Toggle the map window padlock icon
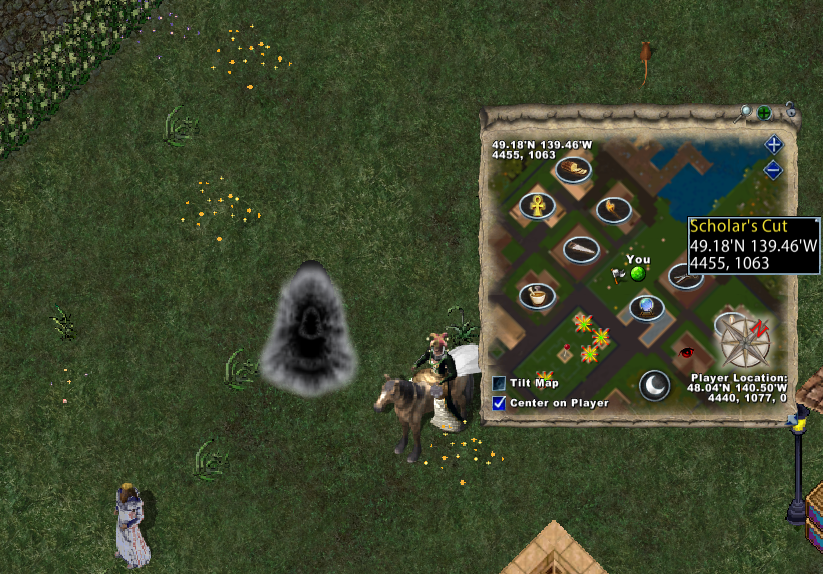Viewport: 823px width, 574px height. pyautogui.click(x=790, y=108)
